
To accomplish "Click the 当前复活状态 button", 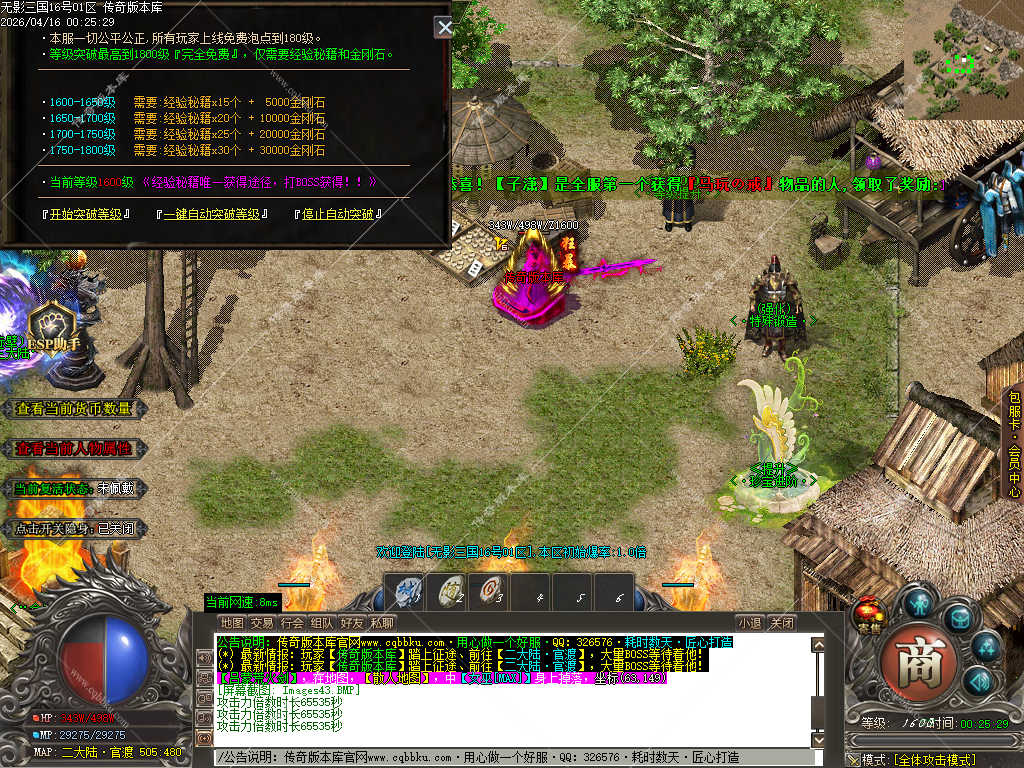I will click(75, 488).
